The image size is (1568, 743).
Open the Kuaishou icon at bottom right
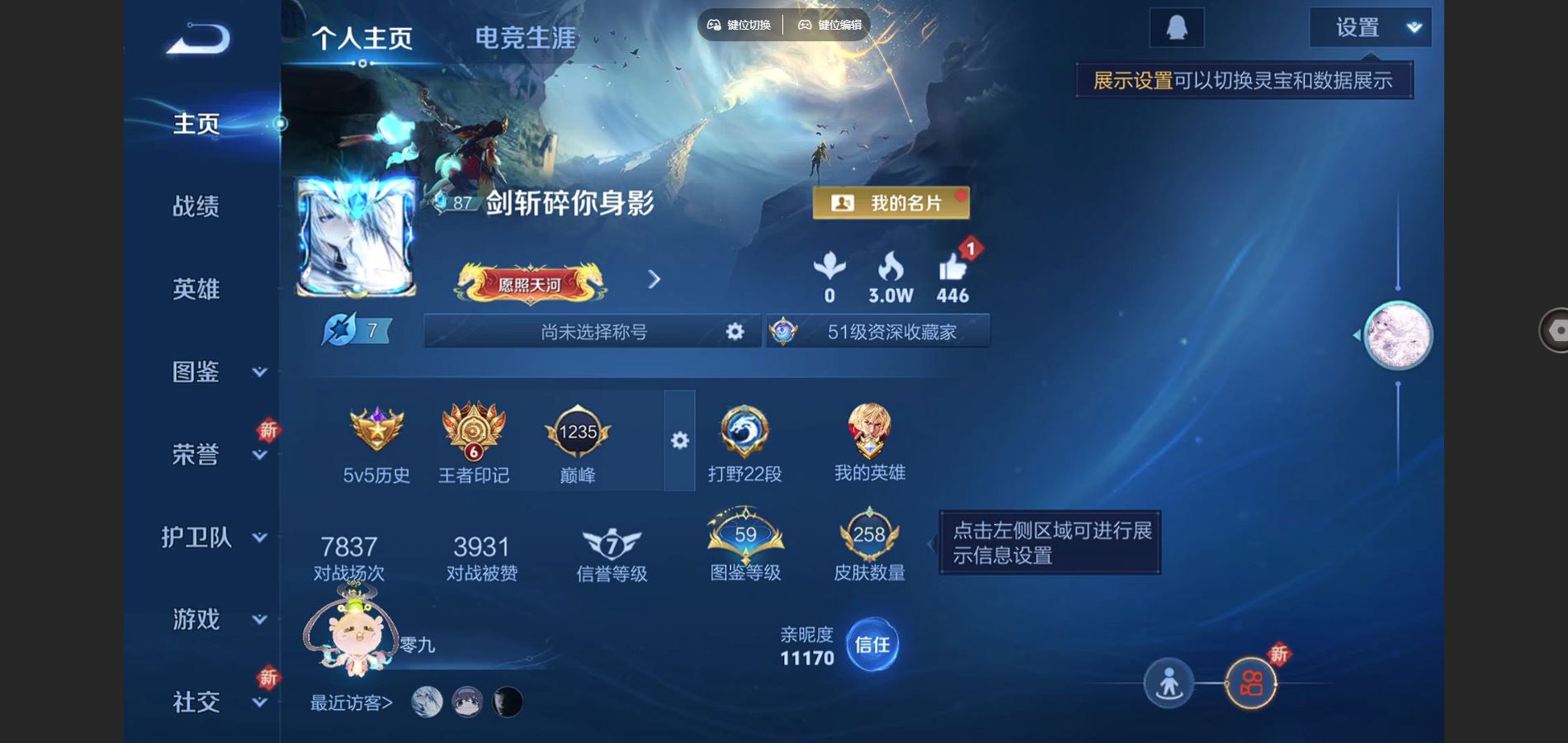coord(1250,684)
